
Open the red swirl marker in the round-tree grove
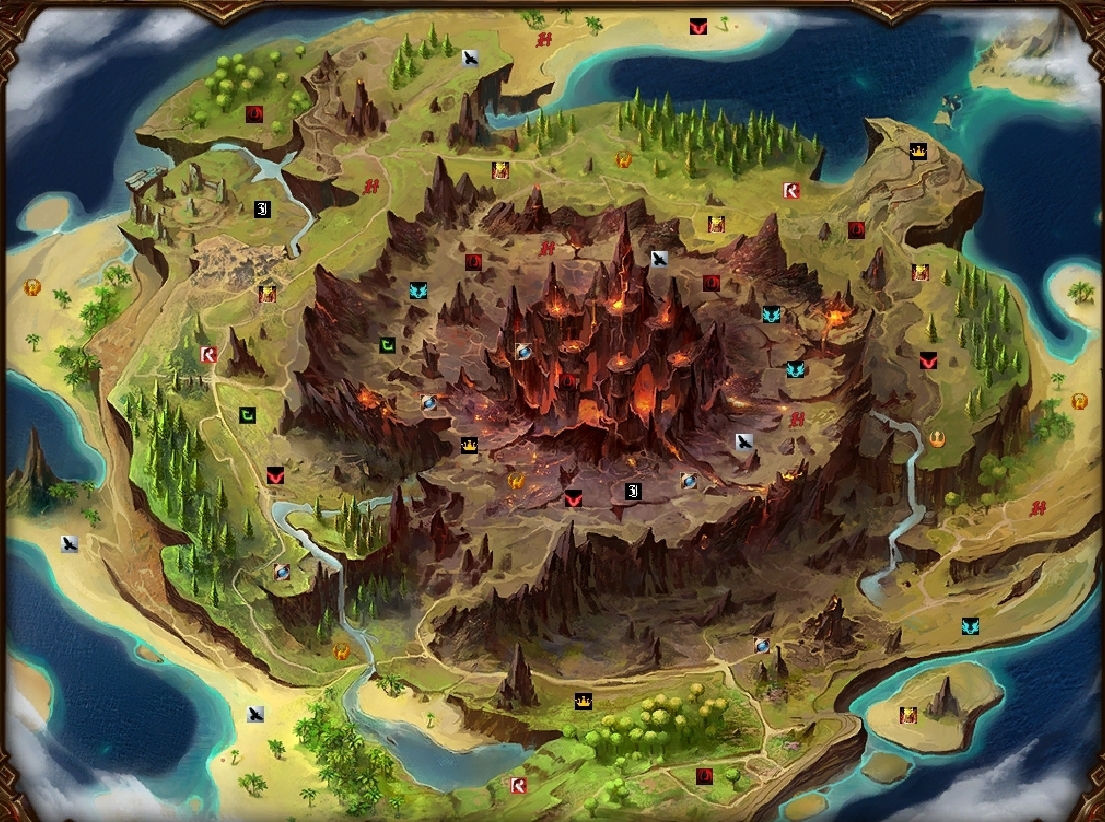254,114
